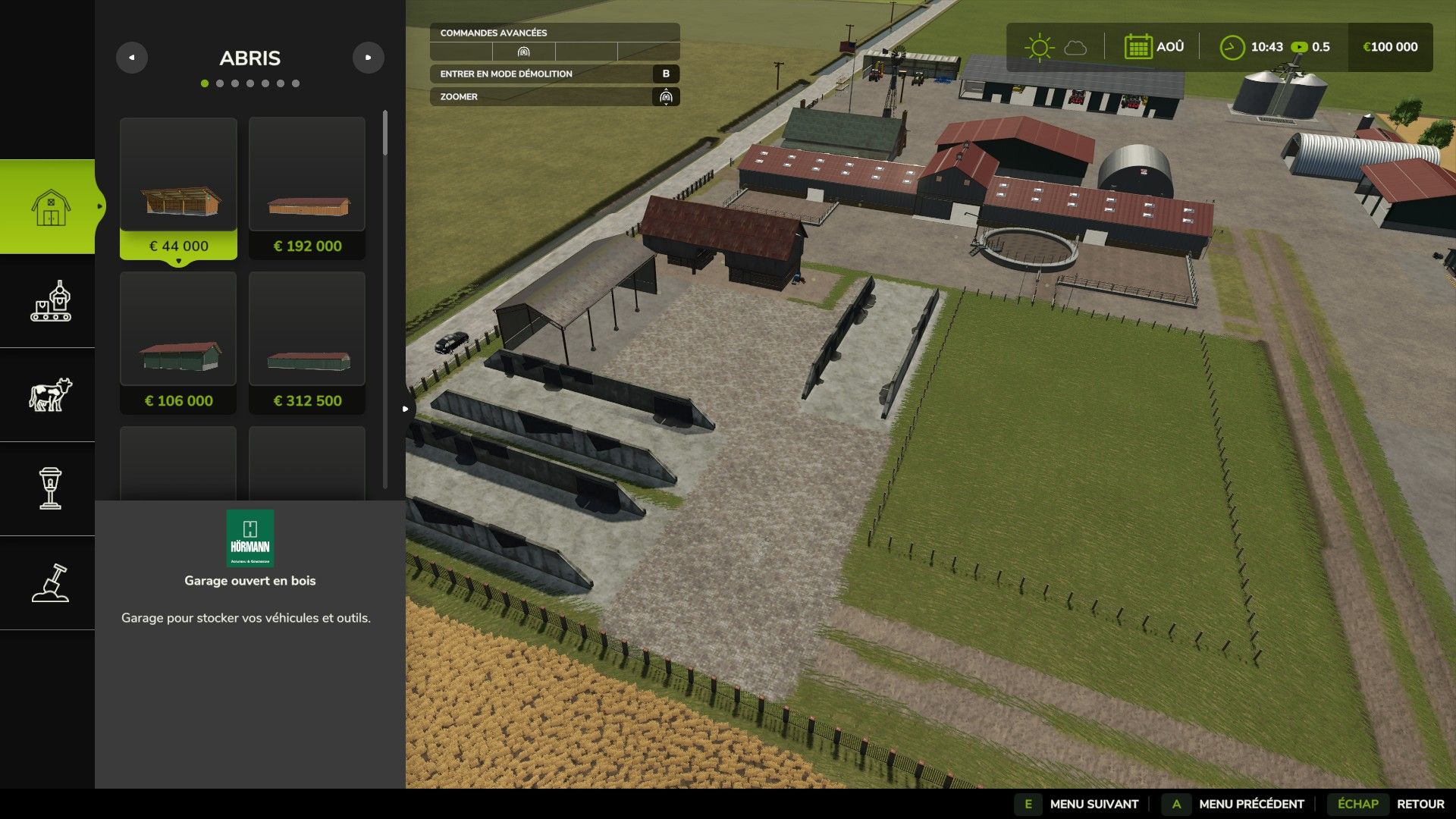The height and width of the screenshot is (819, 1456).
Task: Pick the €106 000 green shed
Action: (178, 343)
